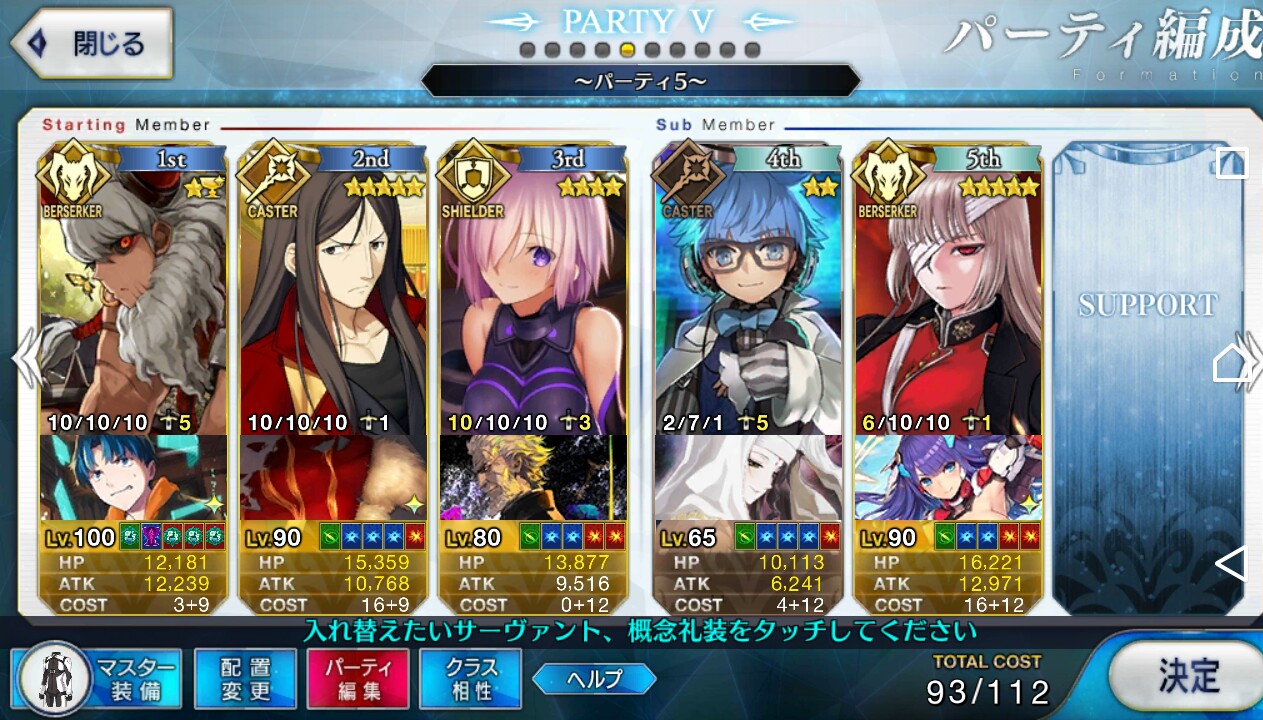Screen dimensions: 1263x720
Task: Tap the Android recent apps square button
Action: pos(1231,163)
